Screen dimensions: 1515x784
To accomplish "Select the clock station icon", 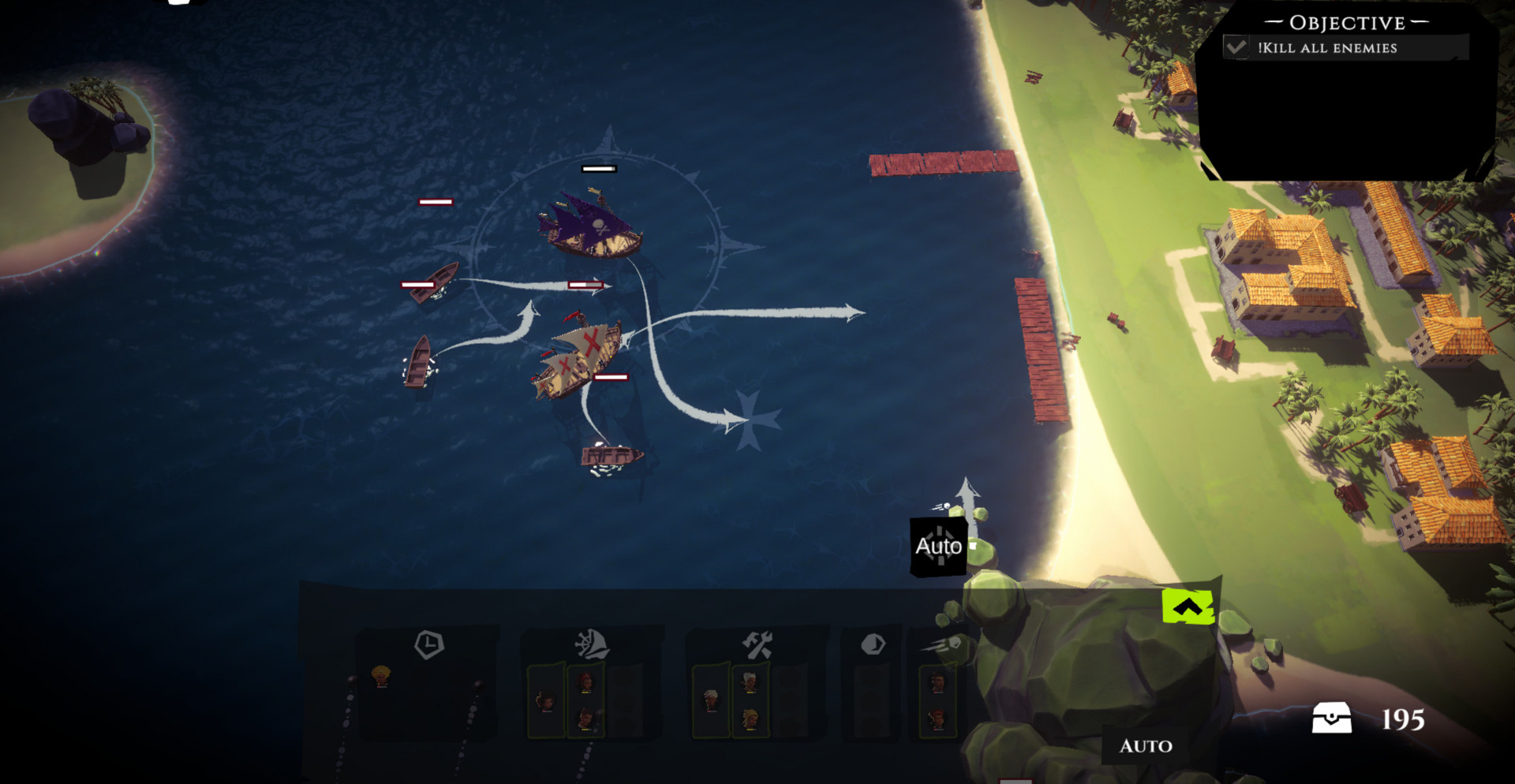I will point(428,644).
